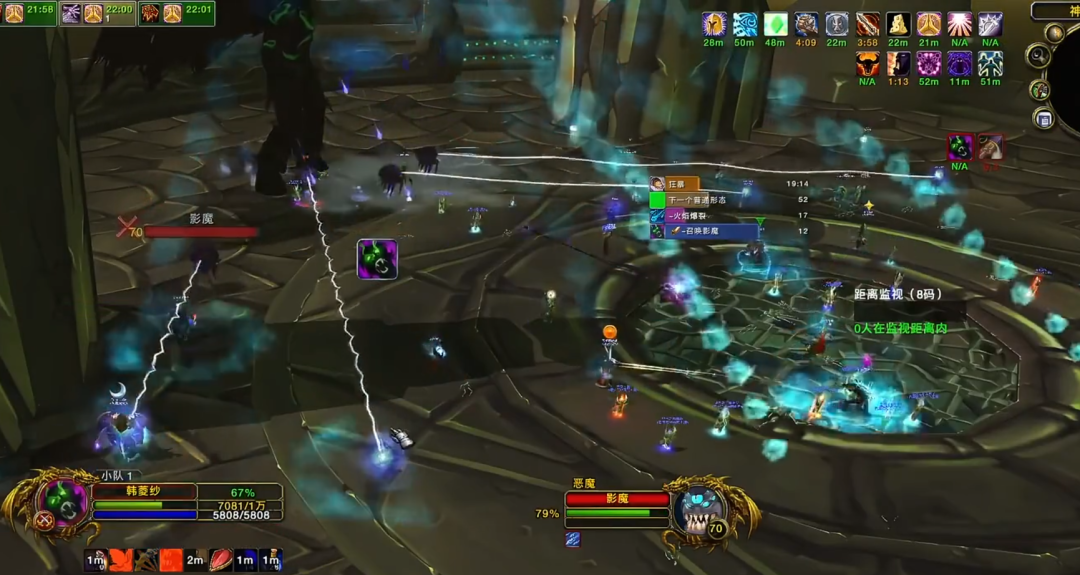Open the calendar button beside the minimap
1080x575 pixels.
pyautogui.click(x=1044, y=119)
